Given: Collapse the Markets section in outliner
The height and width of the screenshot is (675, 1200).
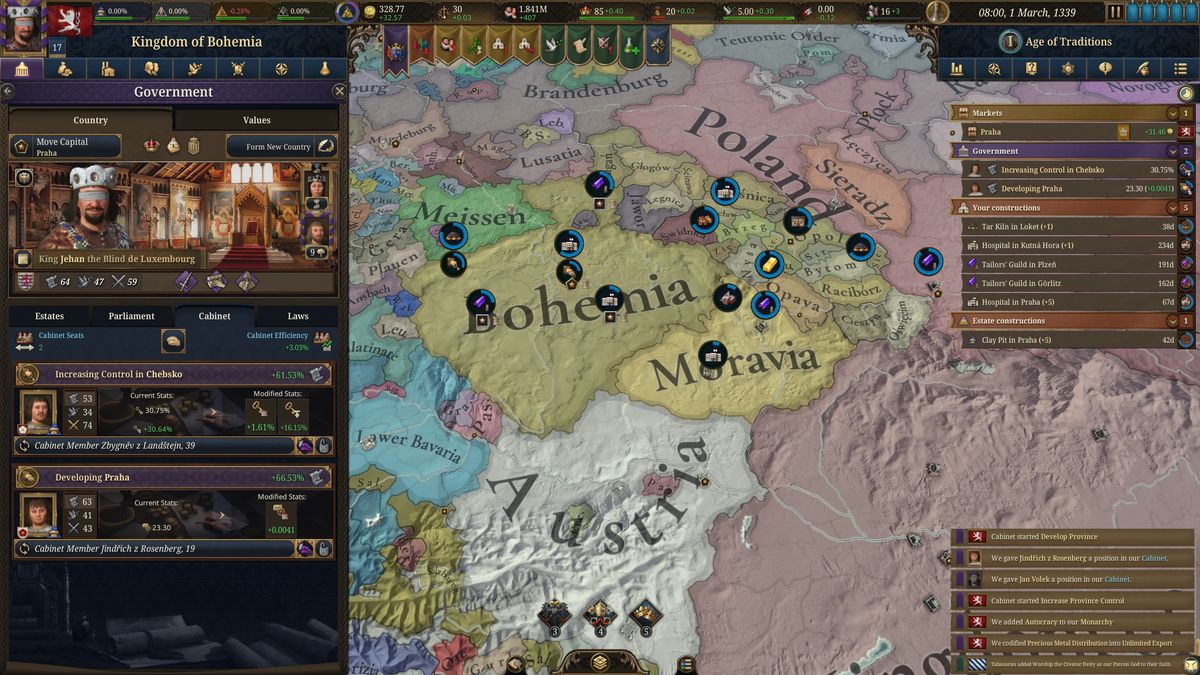Looking at the screenshot, I should pos(1172,113).
